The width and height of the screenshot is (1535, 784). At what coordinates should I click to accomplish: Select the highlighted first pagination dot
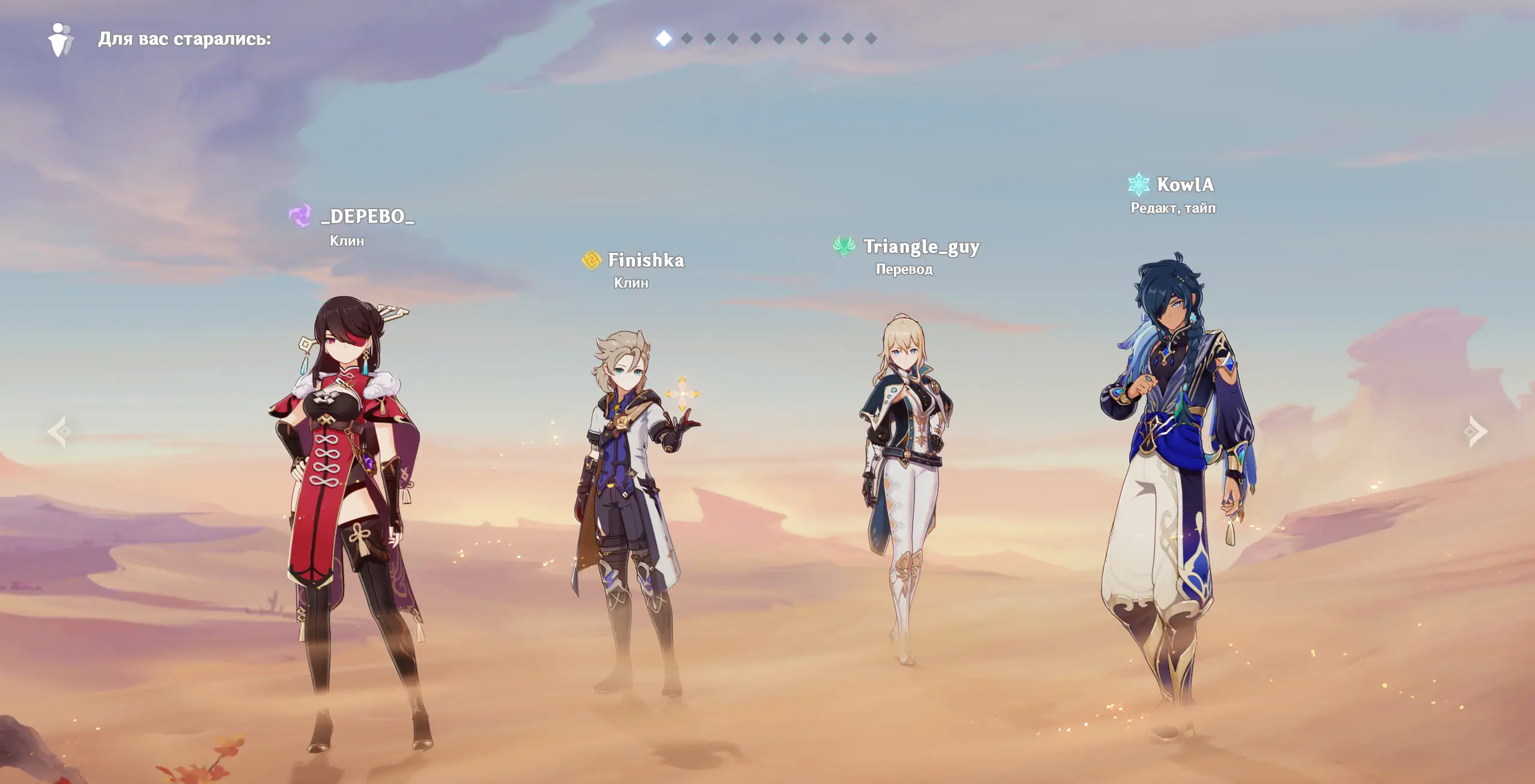[x=664, y=38]
